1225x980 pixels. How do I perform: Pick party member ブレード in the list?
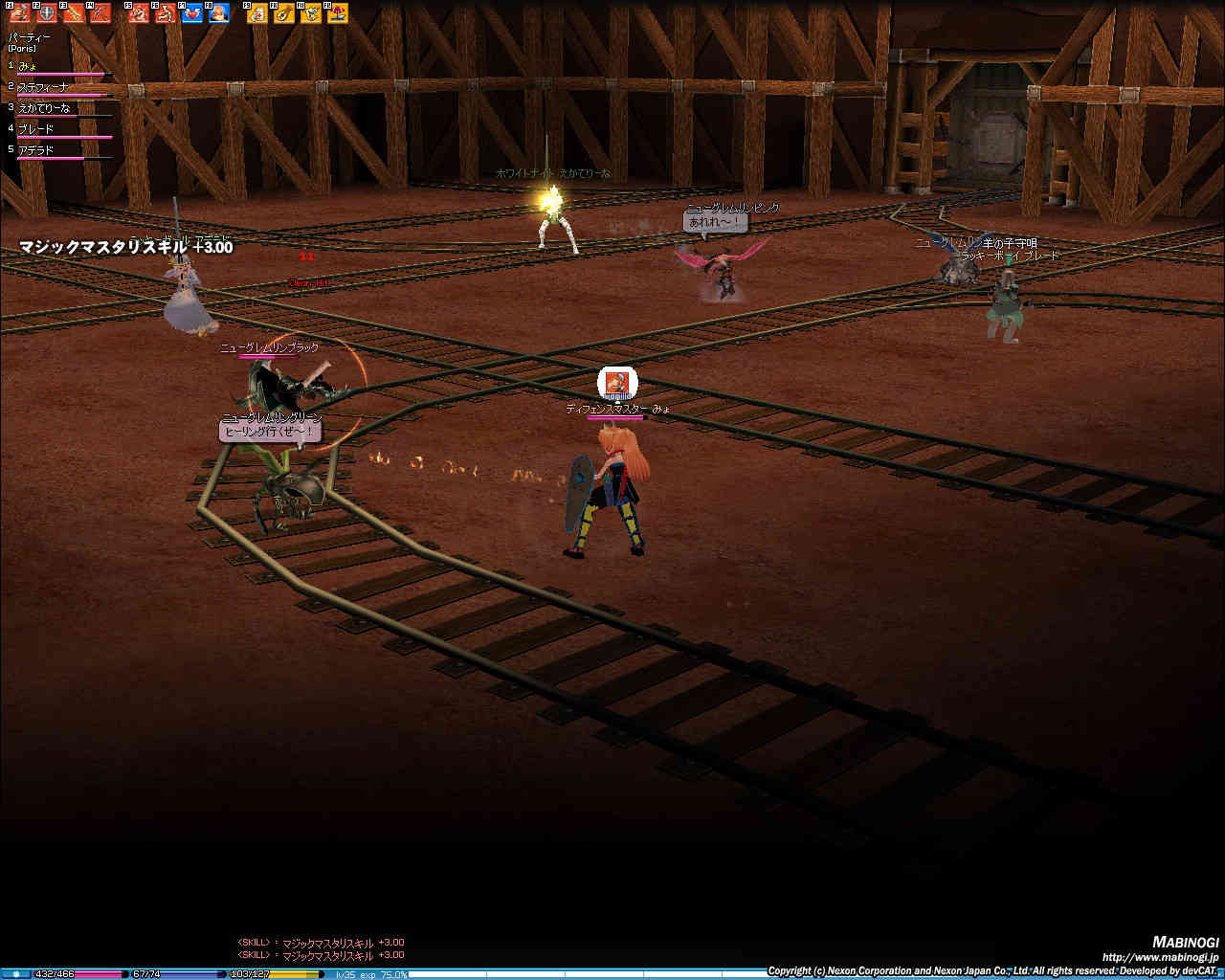point(36,129)
